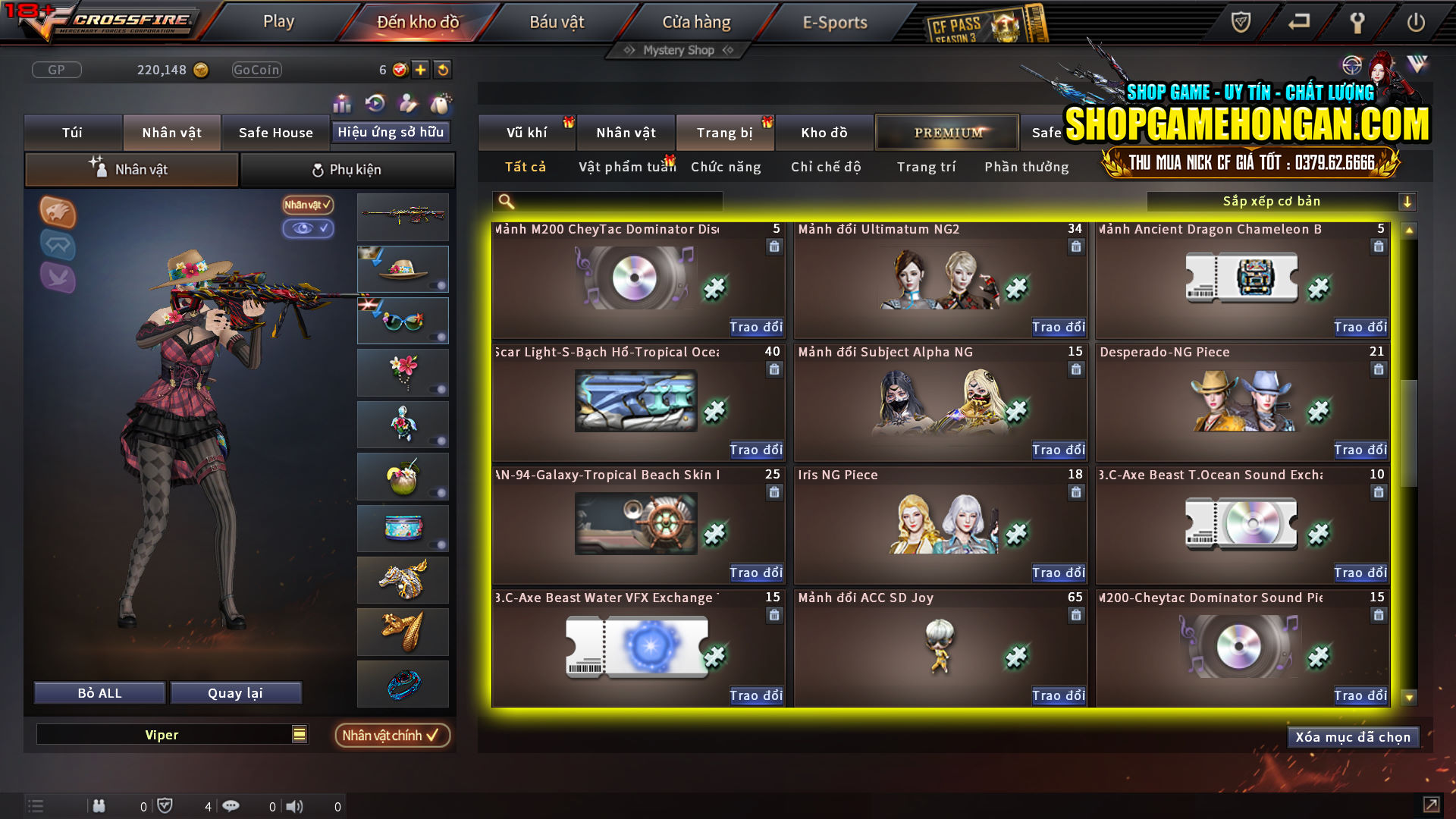Click the lion clan badge beside the character model

pos(58,213)
